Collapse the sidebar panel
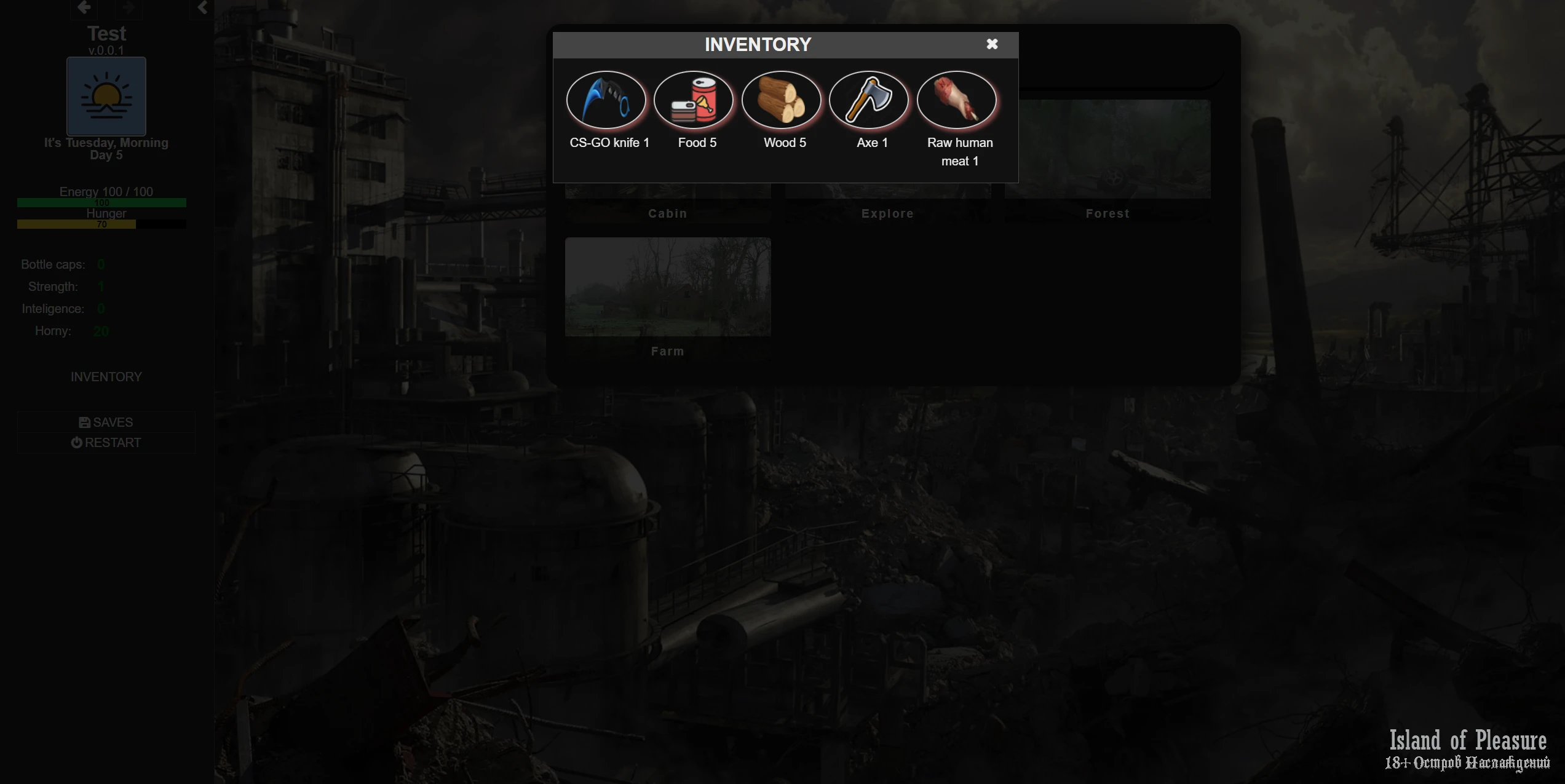This screenshot has width=1565, height=784. [202, 7]
